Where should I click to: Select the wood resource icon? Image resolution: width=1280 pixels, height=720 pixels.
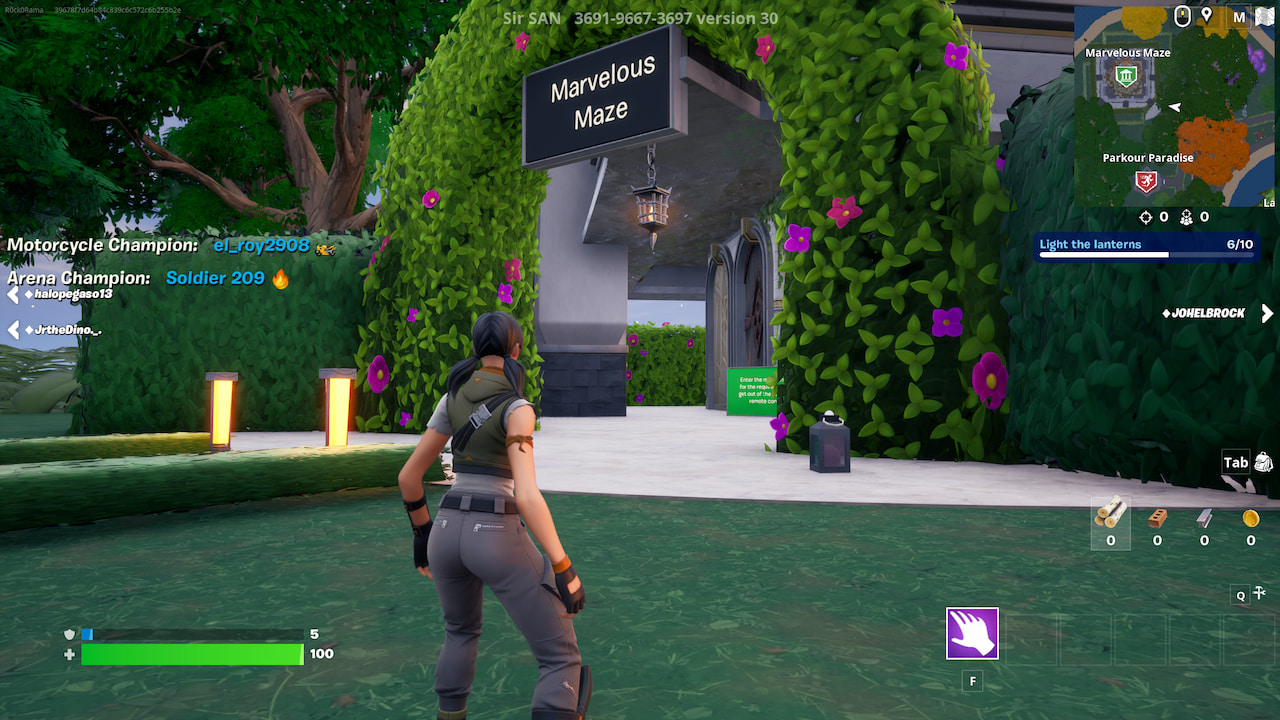1112,515
